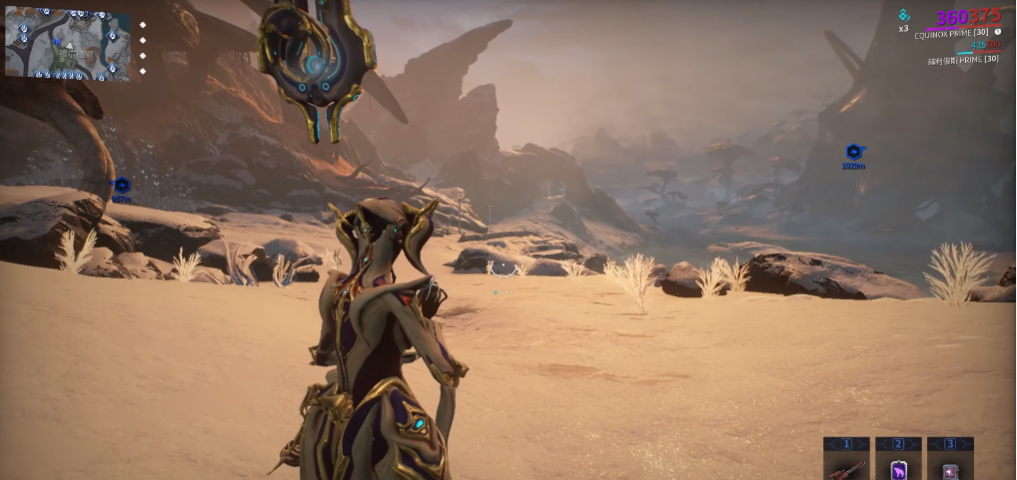Open the minimap of the plains

(x=67, y=43)
